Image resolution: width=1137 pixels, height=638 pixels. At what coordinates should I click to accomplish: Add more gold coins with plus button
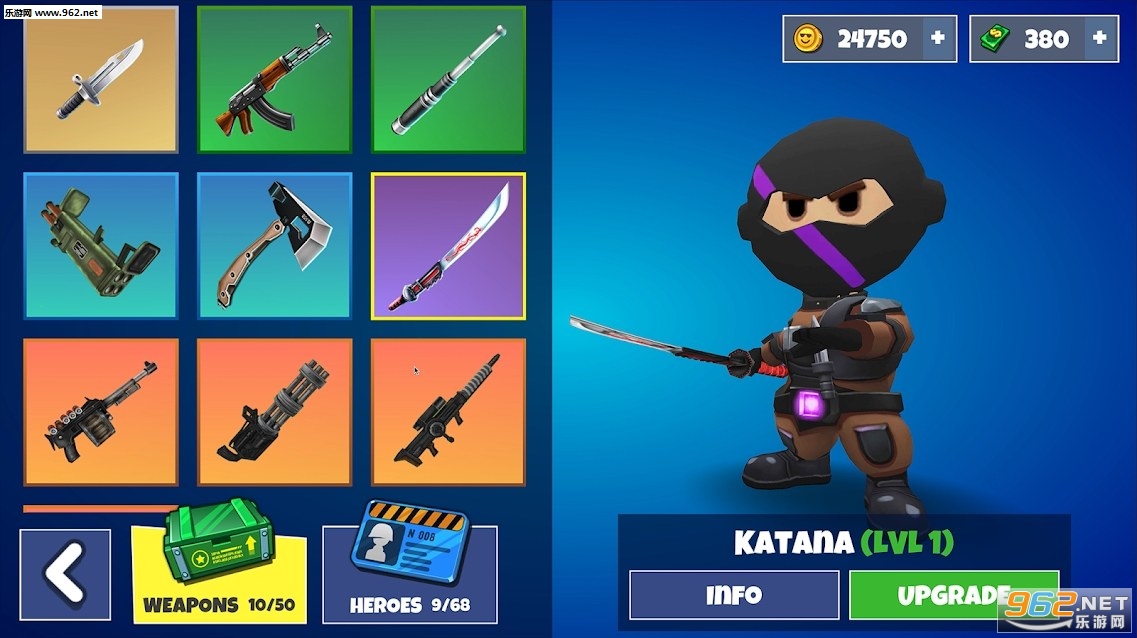point(938,39)
